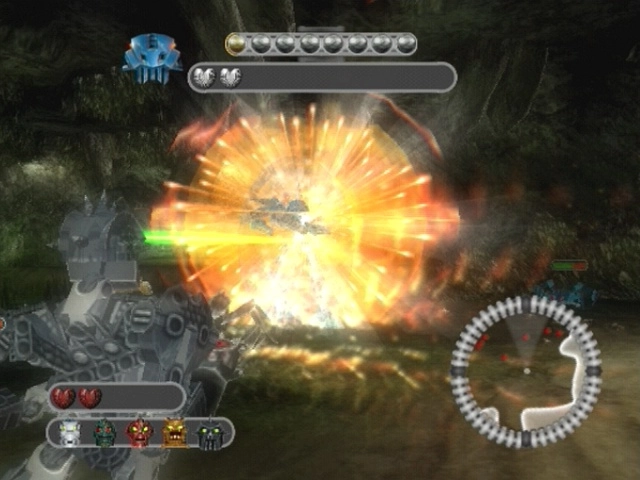
Task: Select the black mask
Action: (x=208, y=433)
